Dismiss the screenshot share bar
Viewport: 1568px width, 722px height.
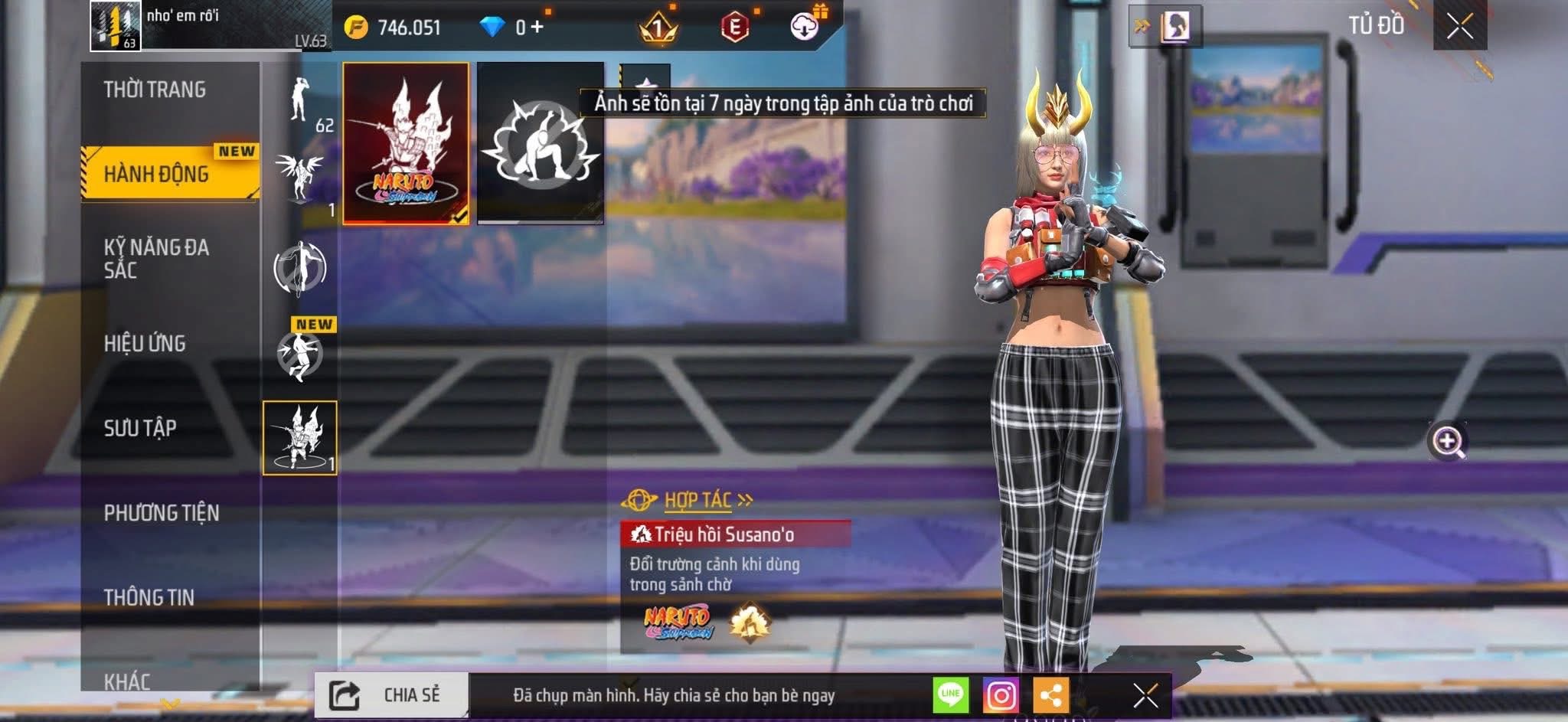tap(1145, 695)
